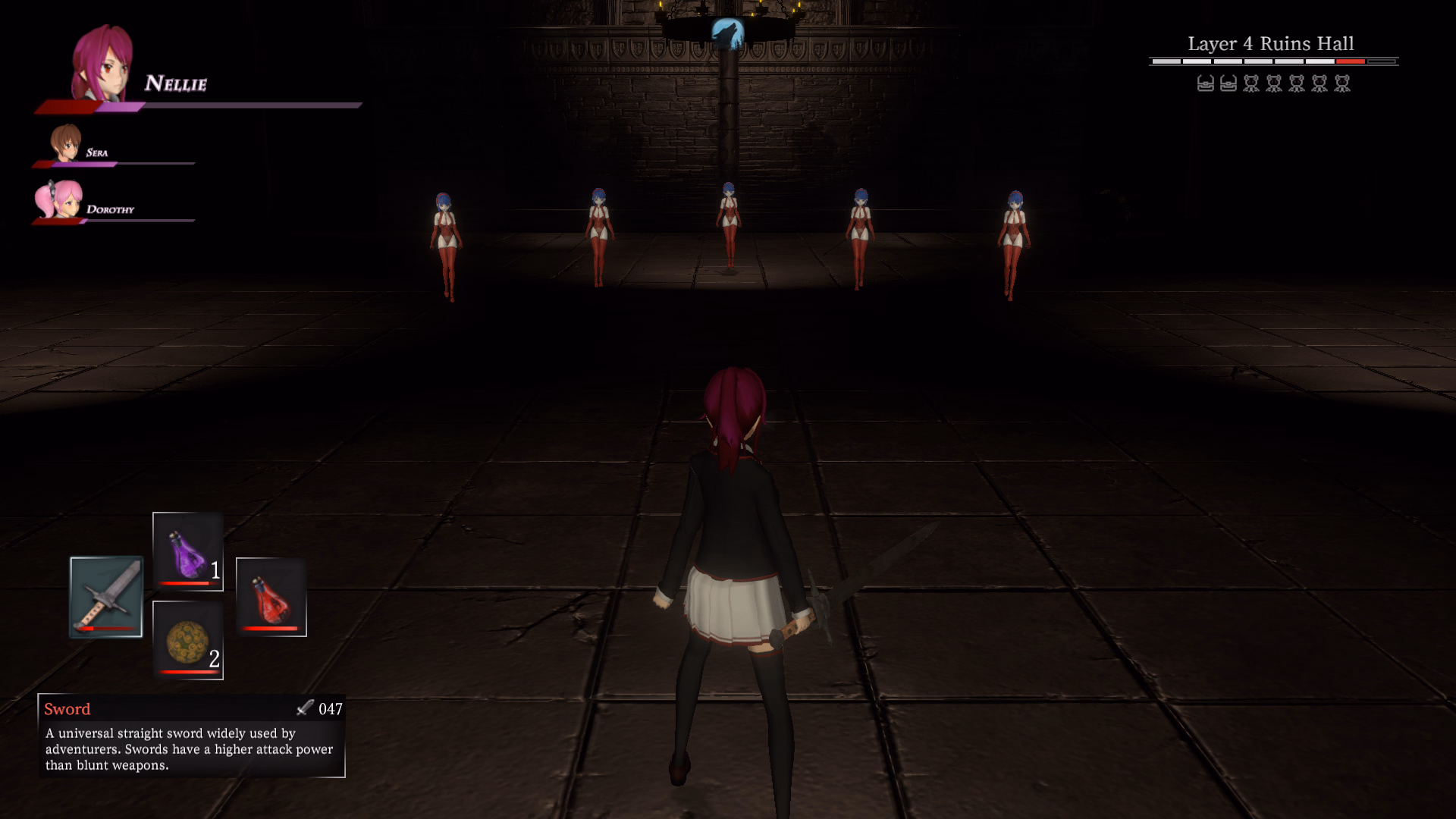1456x819 pixels.
Task: Click the Sword label in the tooltip
Action: click(x=67, y=709)
